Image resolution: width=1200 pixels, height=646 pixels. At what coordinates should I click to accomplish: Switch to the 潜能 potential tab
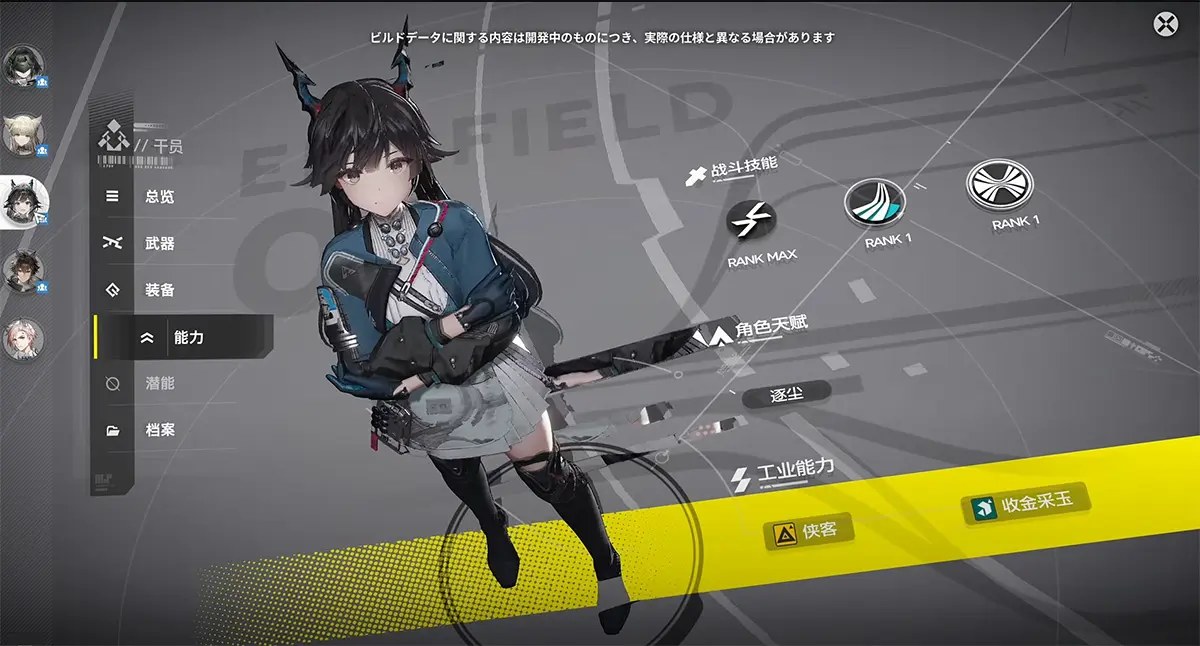[159, 384]
